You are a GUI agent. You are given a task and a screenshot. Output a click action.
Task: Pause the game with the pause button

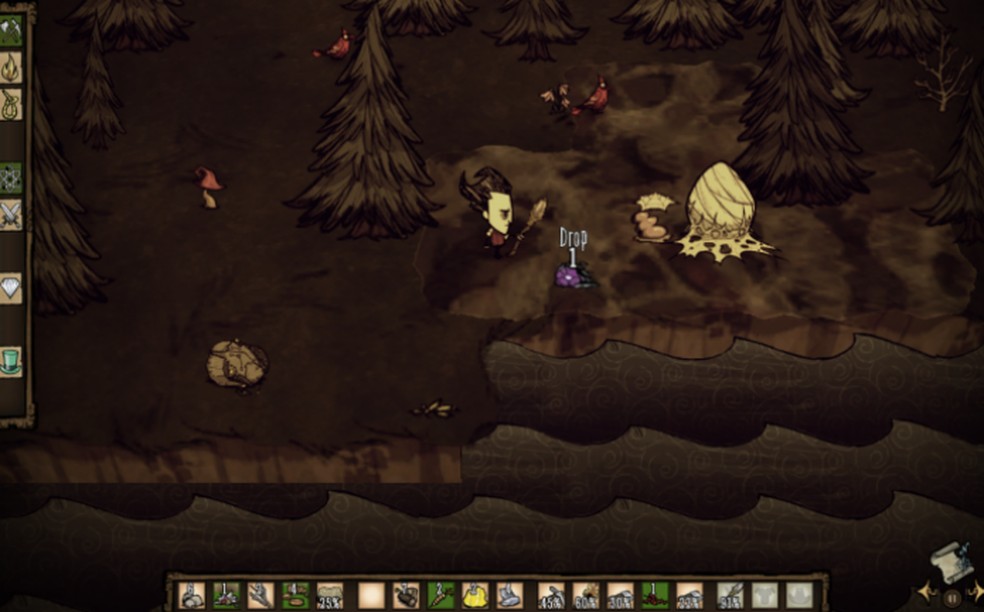pos(952,598)
